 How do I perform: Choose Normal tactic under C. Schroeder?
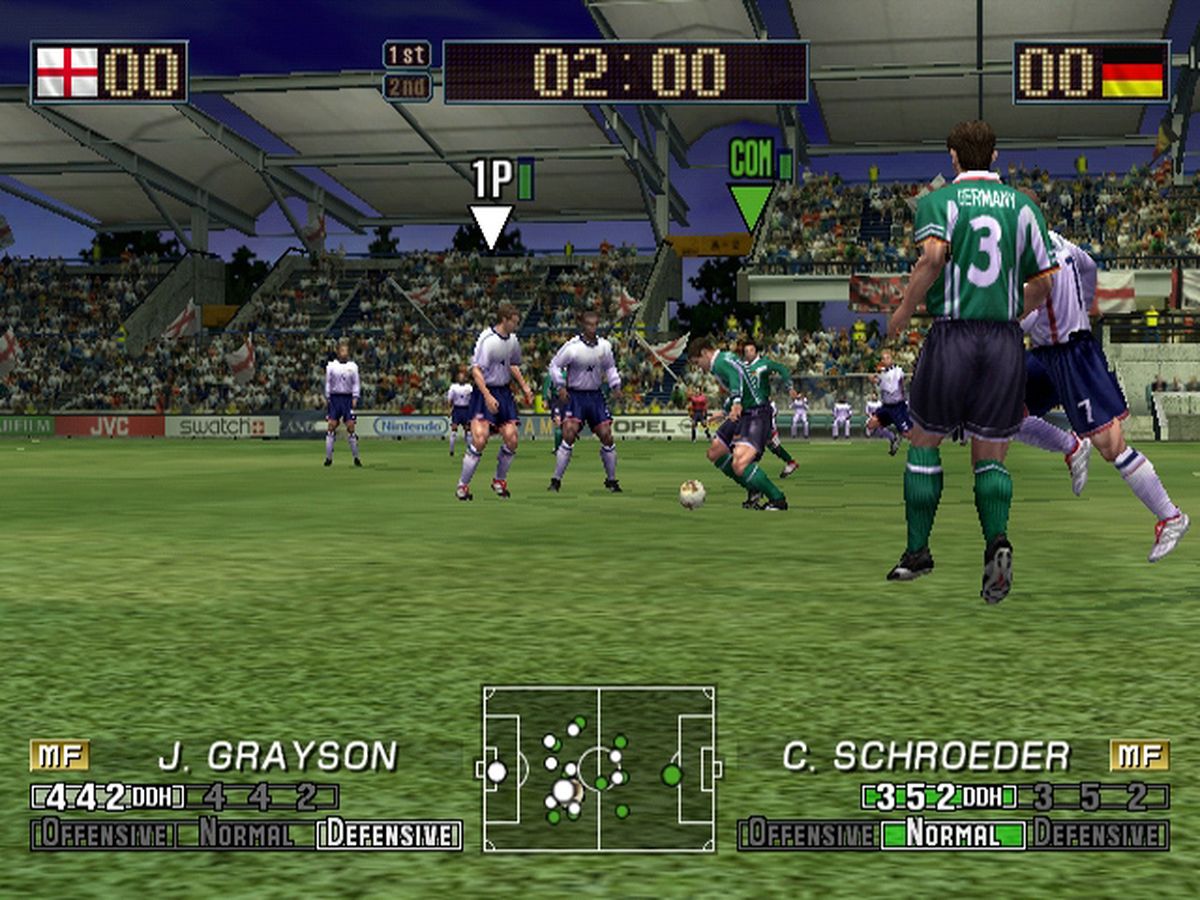tap(952, 834)
